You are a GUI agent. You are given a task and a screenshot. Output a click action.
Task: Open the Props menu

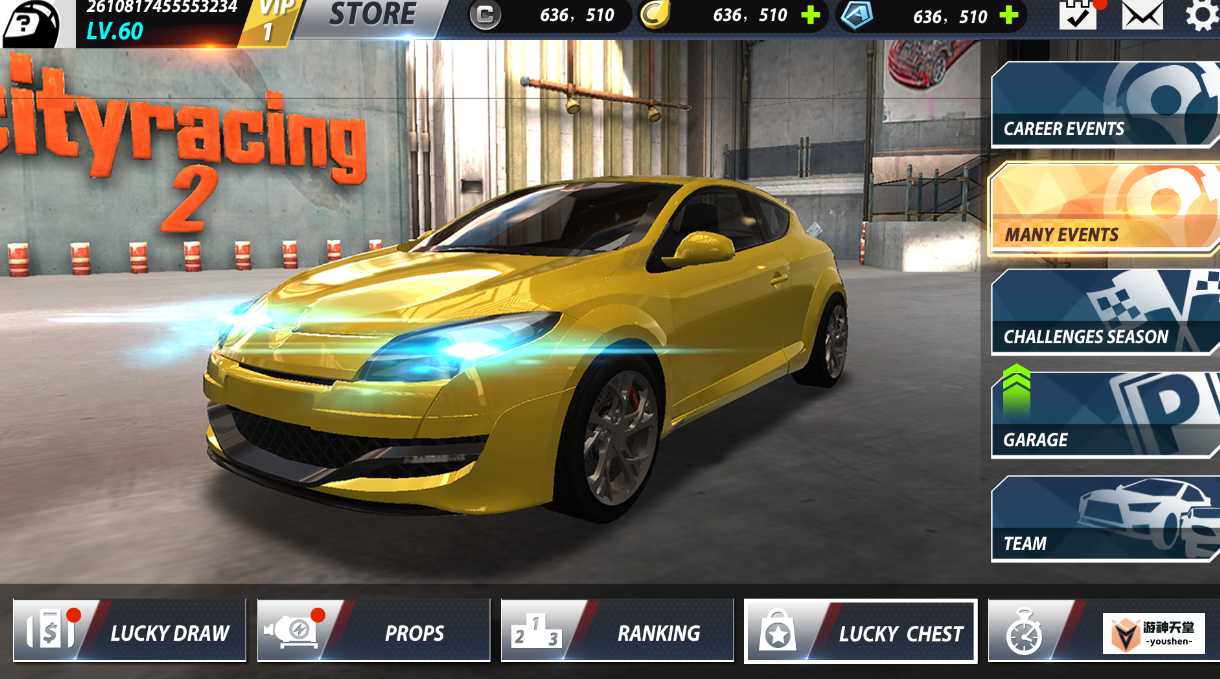[x=374, y=631]
